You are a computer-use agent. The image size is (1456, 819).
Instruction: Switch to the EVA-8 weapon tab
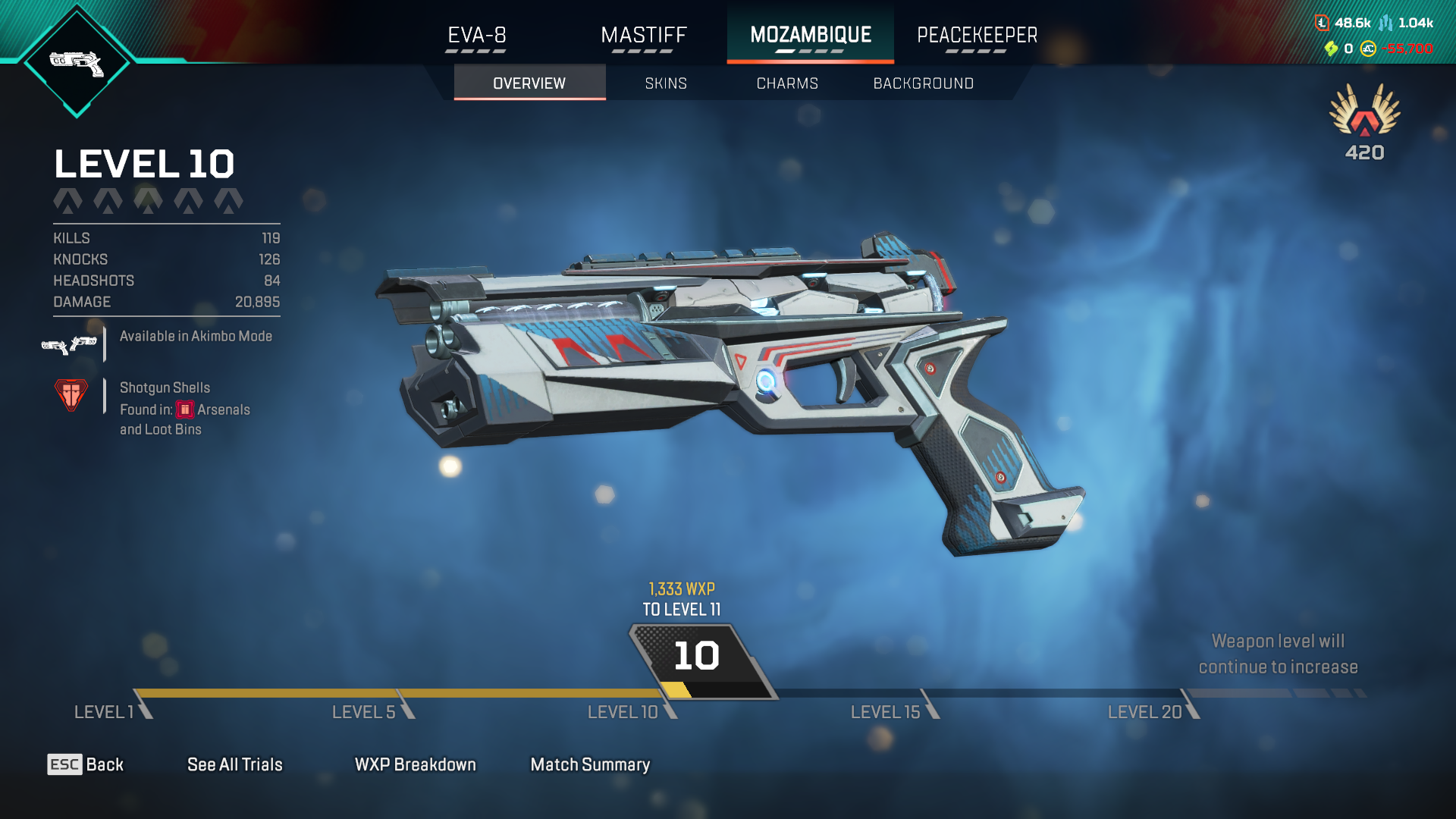pos(476,36)
